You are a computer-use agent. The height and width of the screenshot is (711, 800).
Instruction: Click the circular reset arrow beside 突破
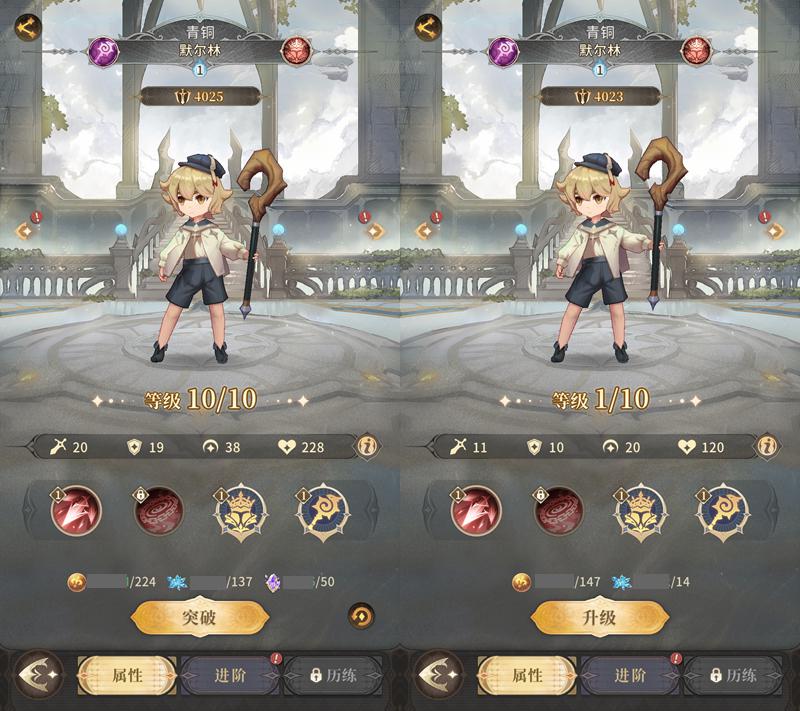[361, 616]
